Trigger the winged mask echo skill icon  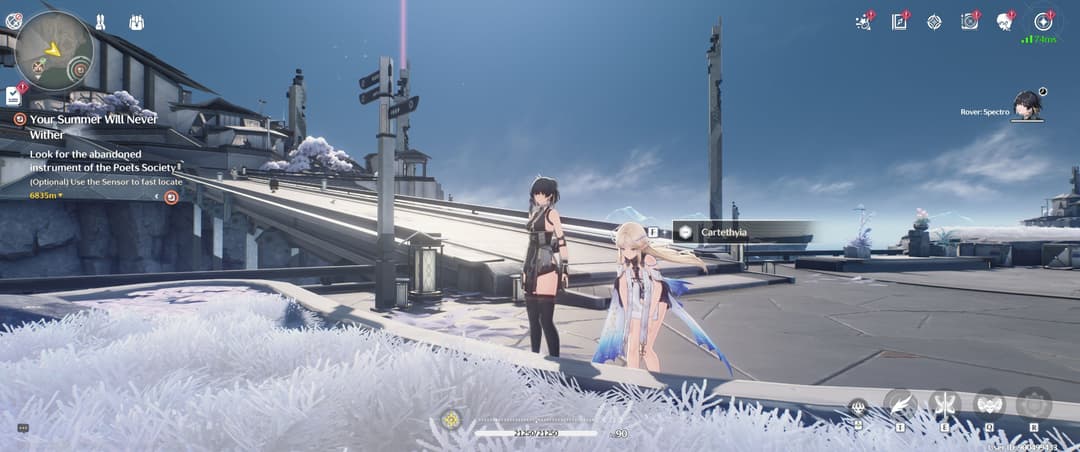click(x=989, y=403)
